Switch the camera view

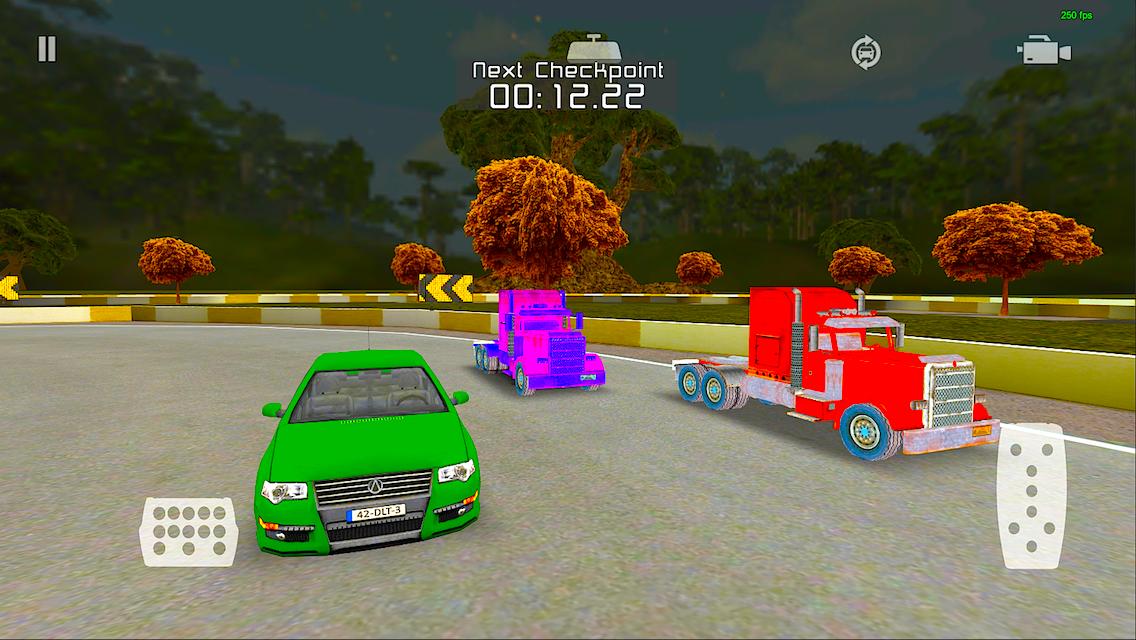1043,51
